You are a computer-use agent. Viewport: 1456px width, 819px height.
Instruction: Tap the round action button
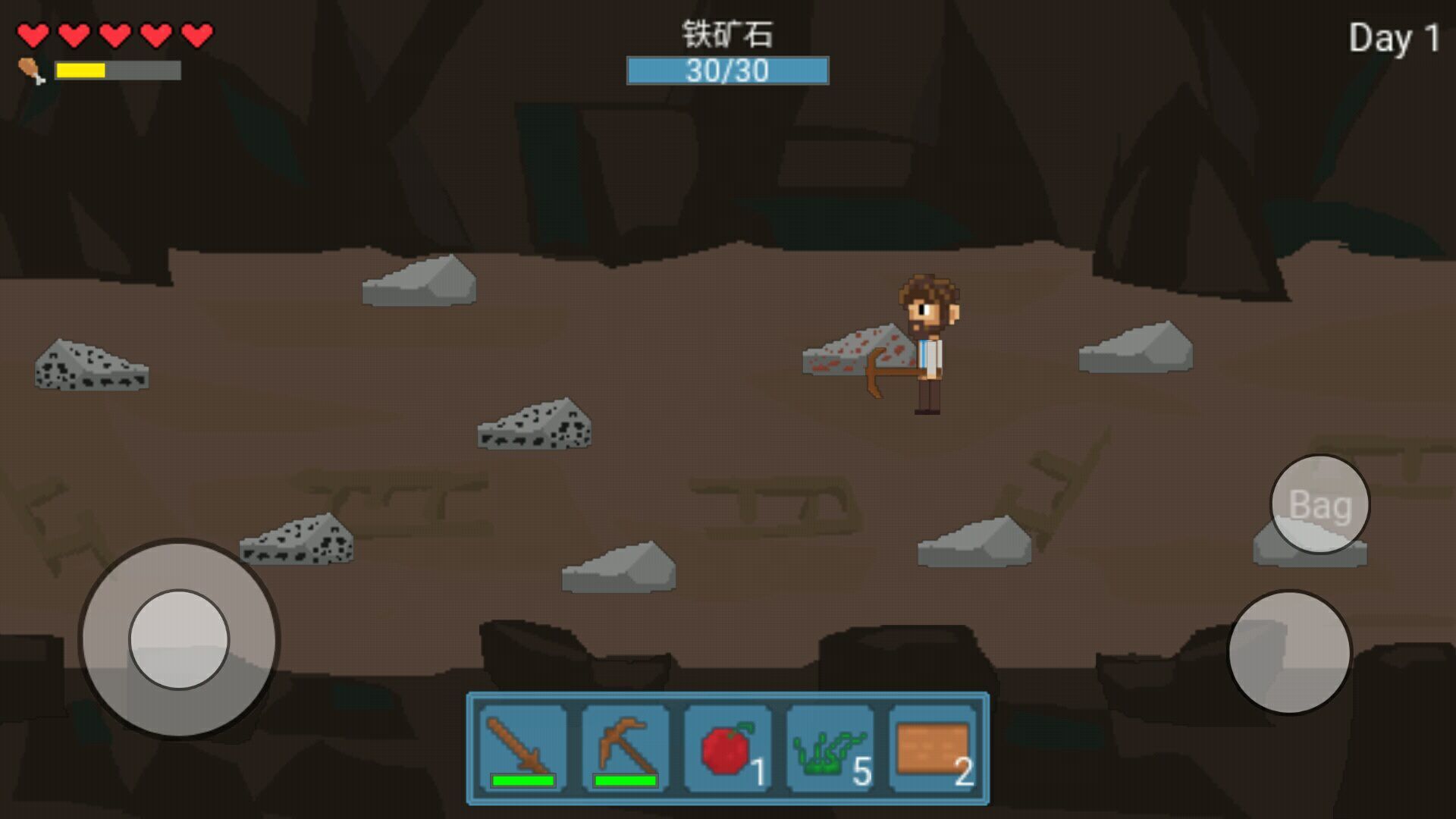point(1289,652)
